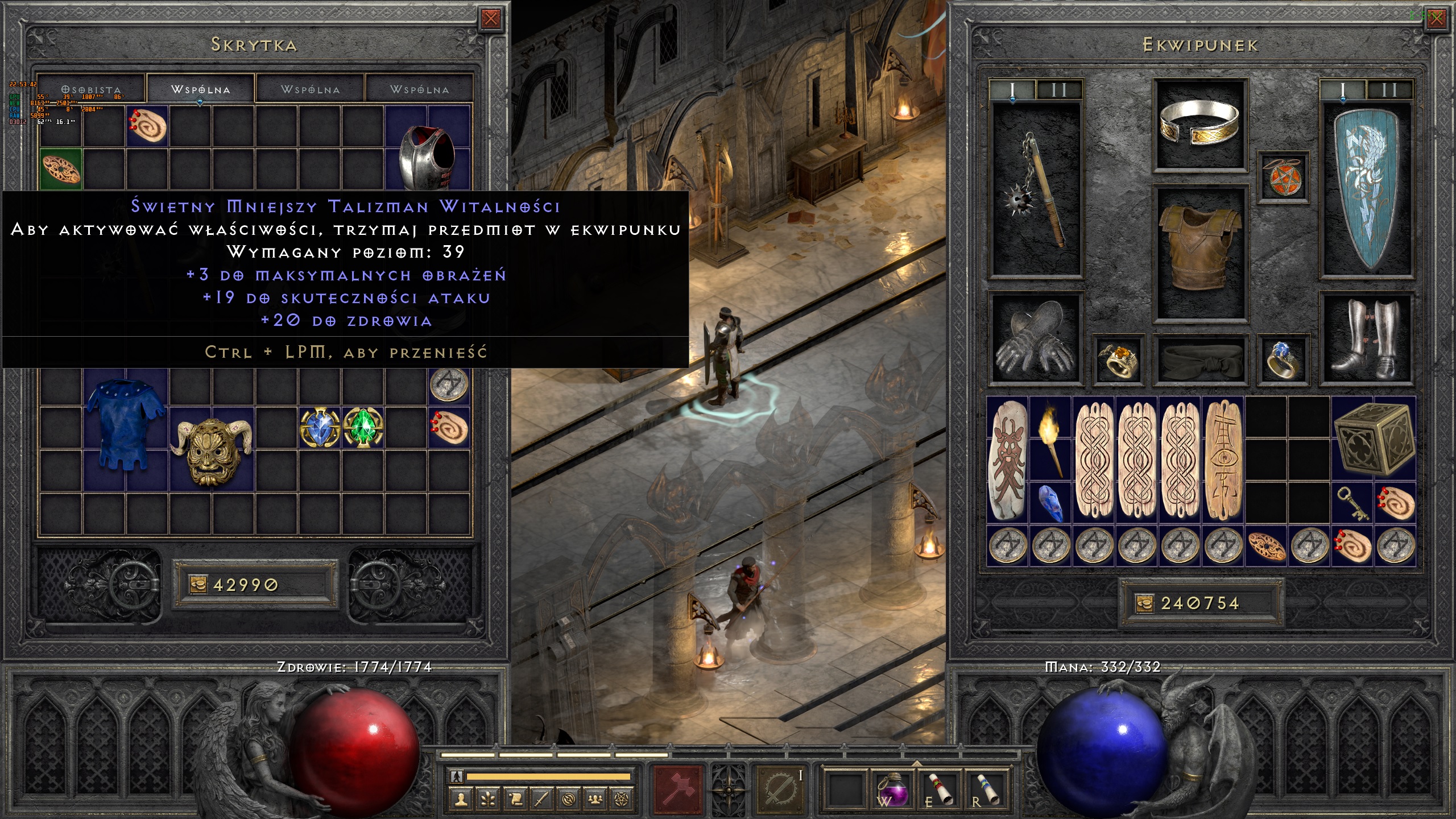
Task: Select the equipped gauntlets slot
Action: 1035,339
